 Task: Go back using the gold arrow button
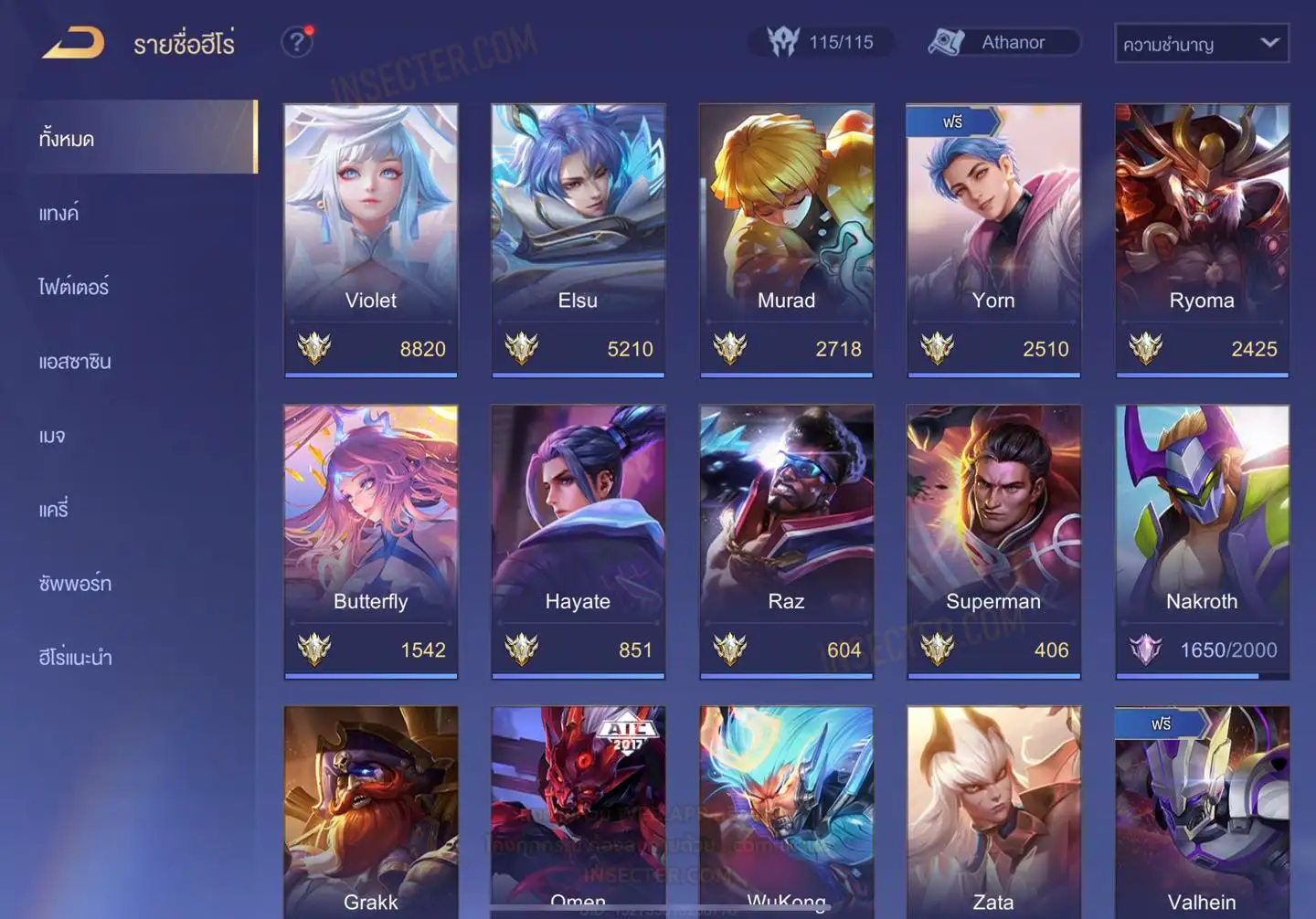(x=73, y=43)
